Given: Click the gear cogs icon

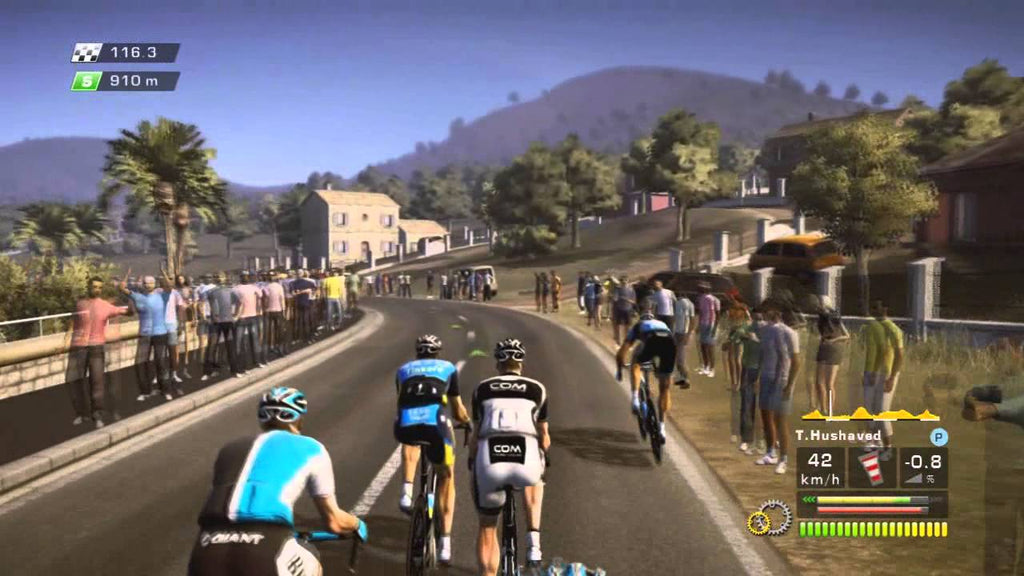Looking at the screenshot, I should click(x=769, y=518).
